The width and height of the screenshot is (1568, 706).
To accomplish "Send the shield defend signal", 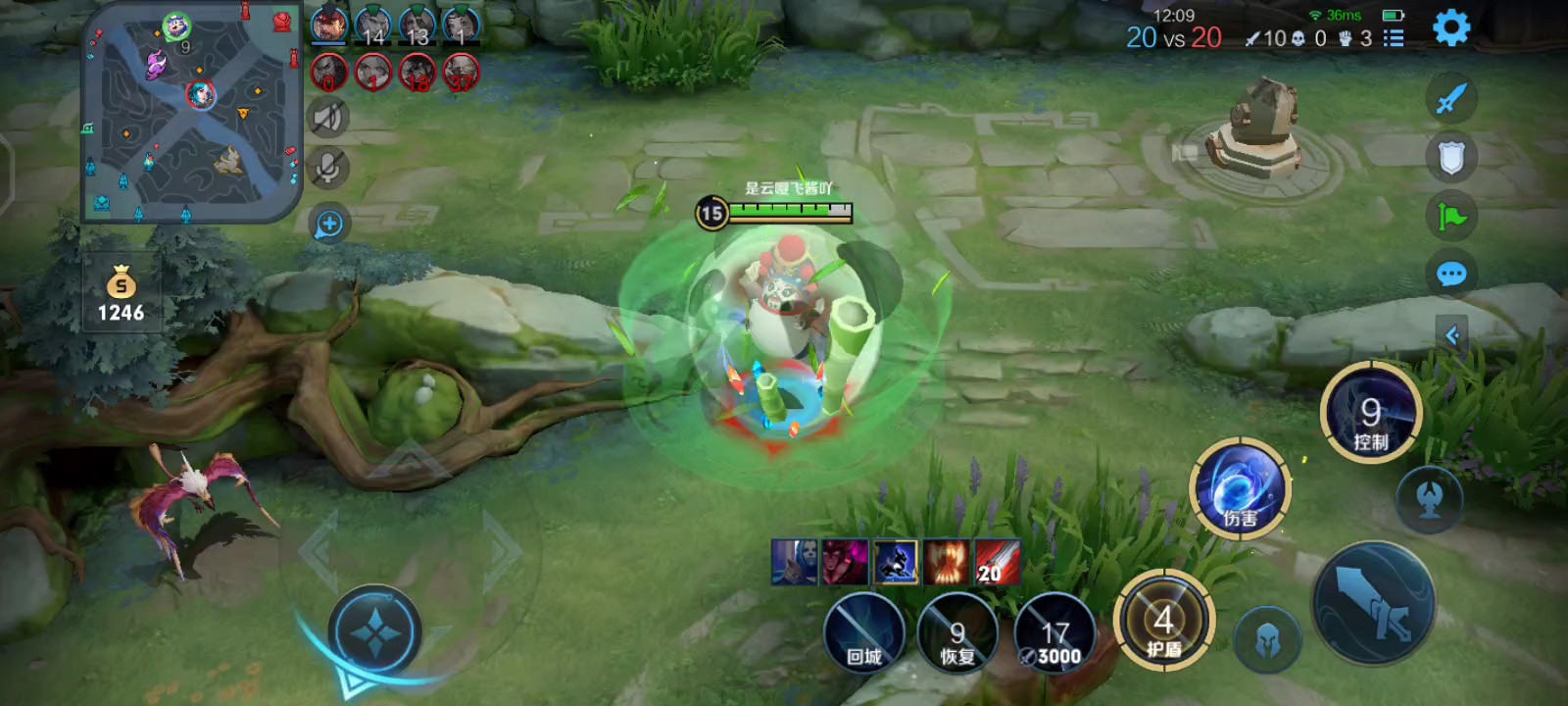I will click(1451, 157).
